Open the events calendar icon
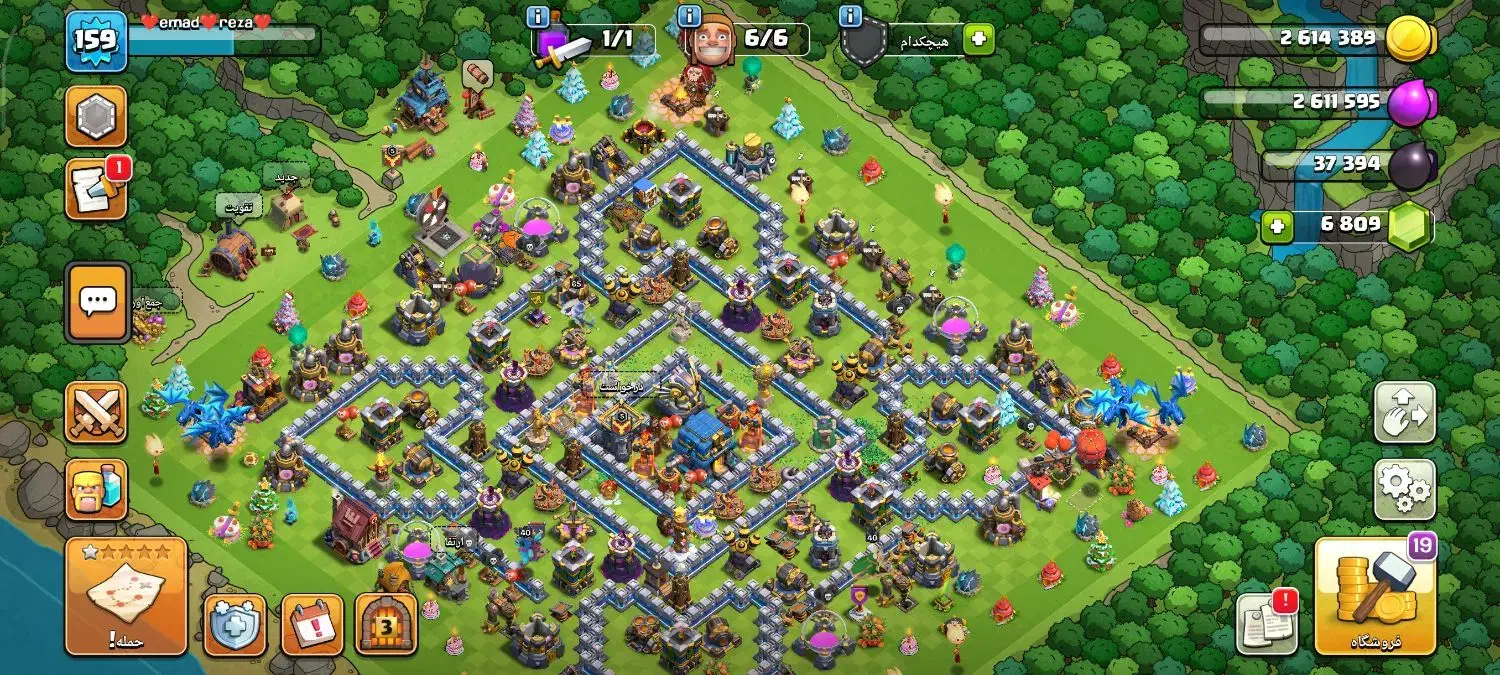Viewport: 1500px width, 675px height. [312, 625]
